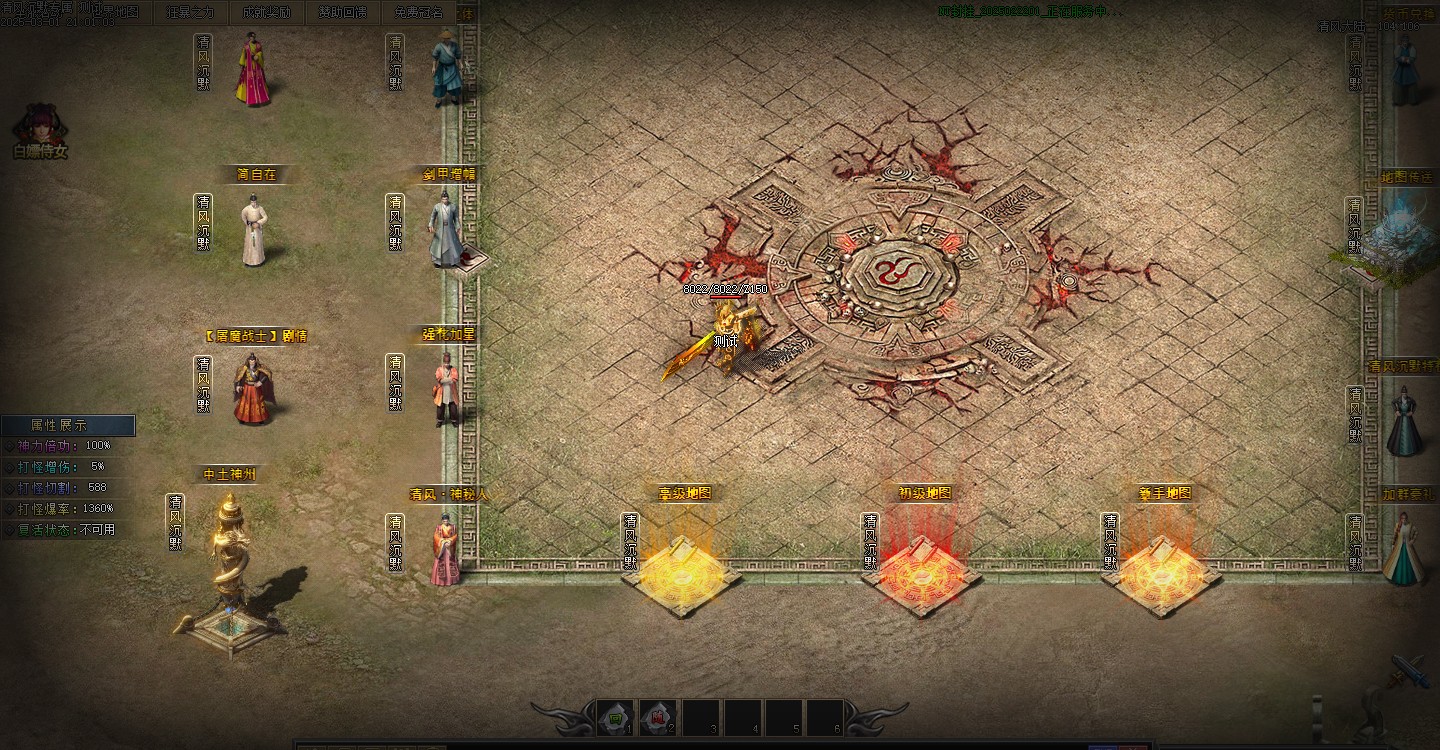Open the 成就奖励 rewards panel
Screen dimensions: 1440x750
point(266,12)
